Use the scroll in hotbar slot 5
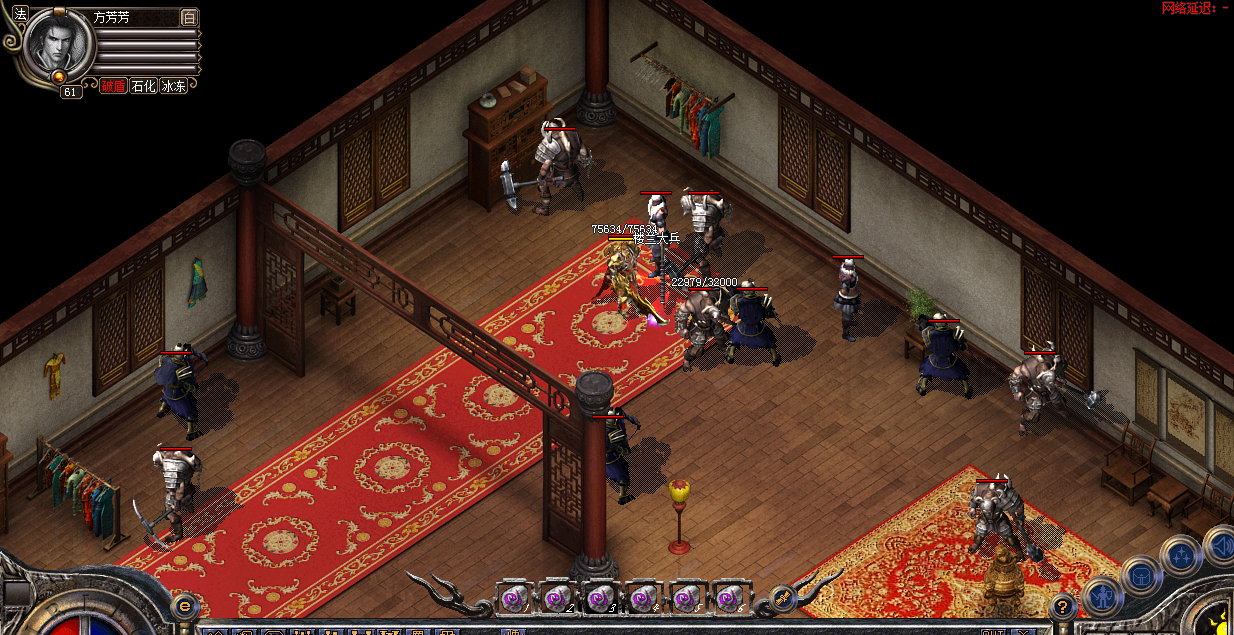Screen dimensions: 1234x635 tap(685, 598)
